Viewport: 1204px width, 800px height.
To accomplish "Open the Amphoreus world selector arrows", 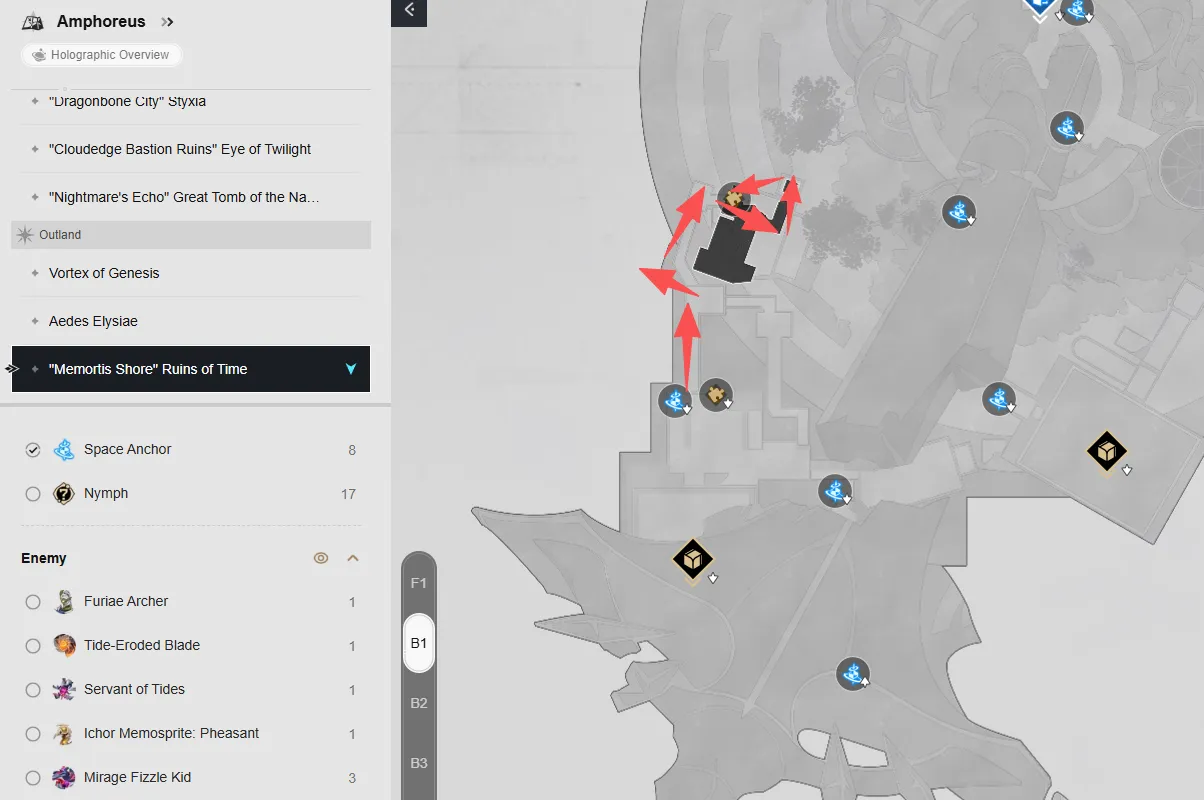I will click(x=167, y=22).
